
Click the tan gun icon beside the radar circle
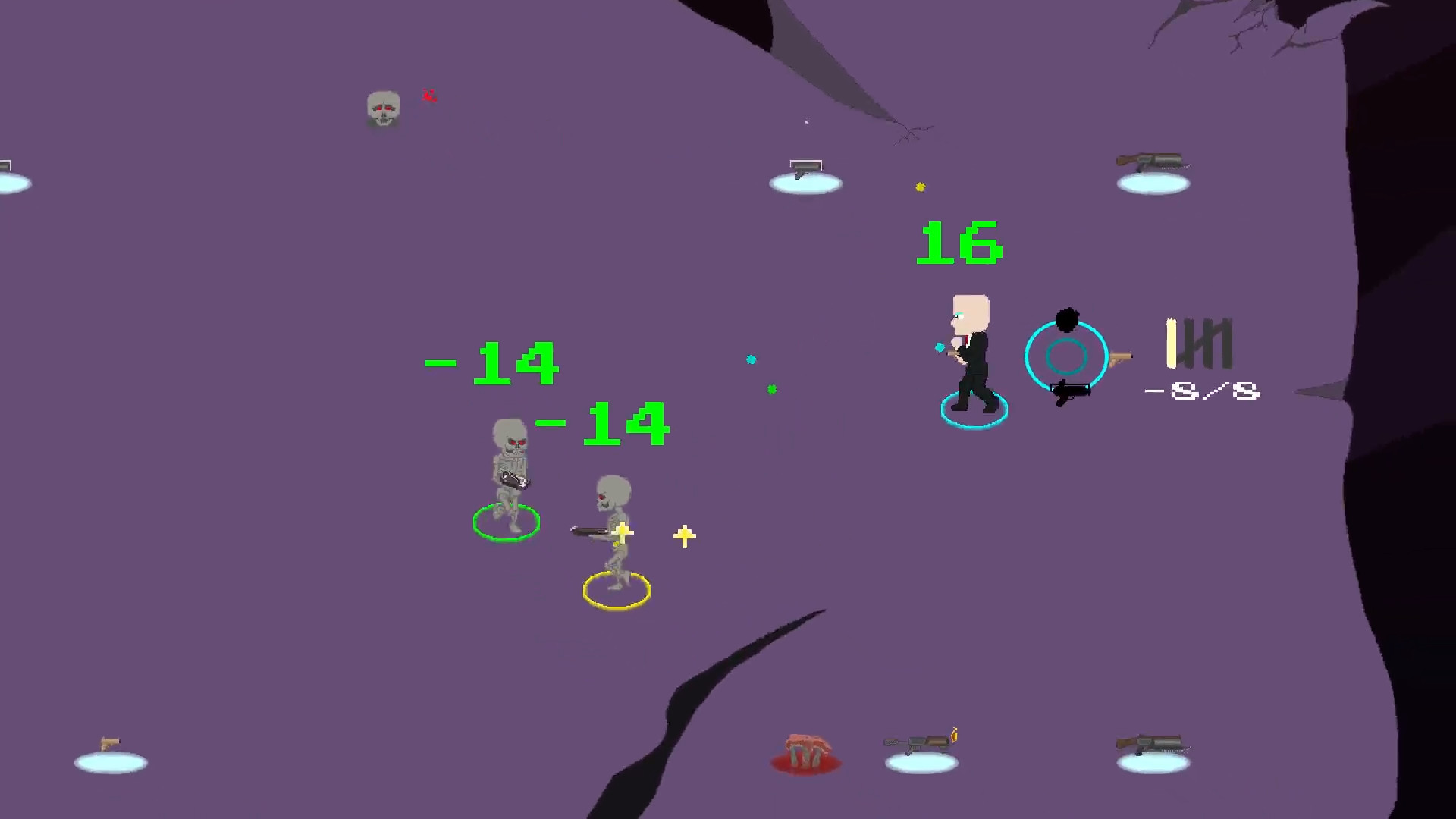coord(1120,356)
